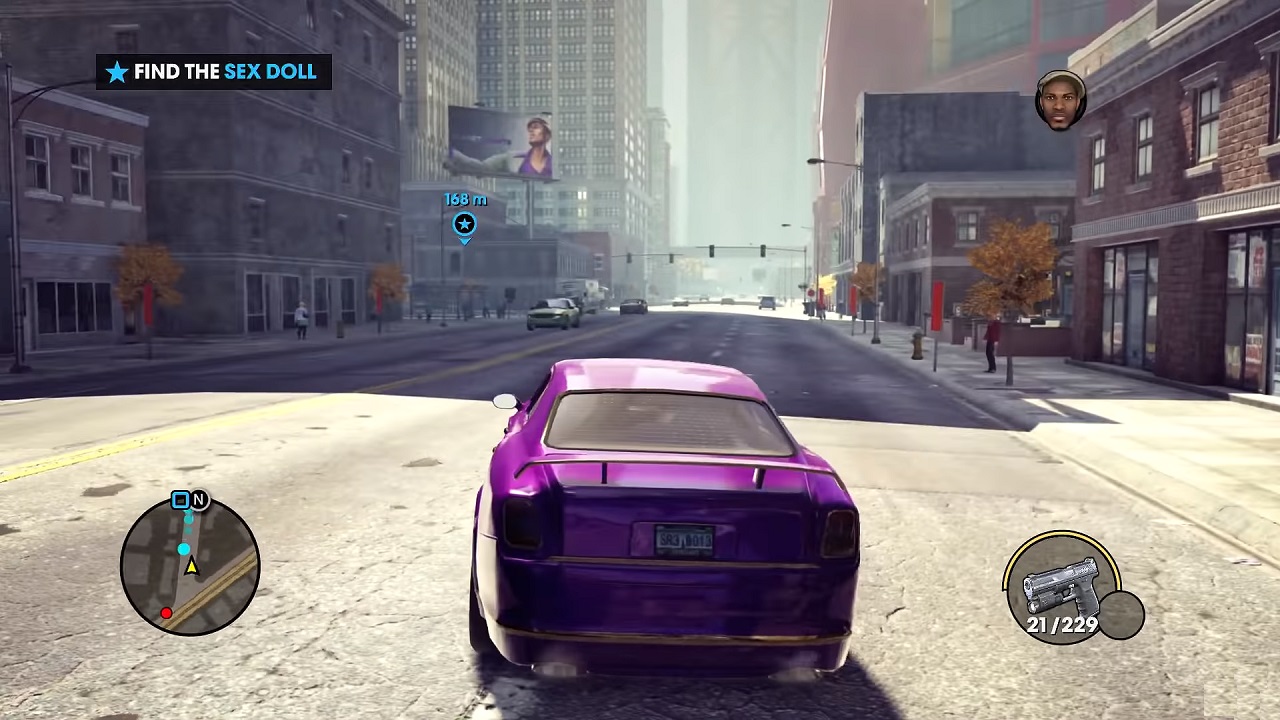Select the yellow player arrow on minimap
This screenshot has height=720, width=1280.
coord(191,567)
